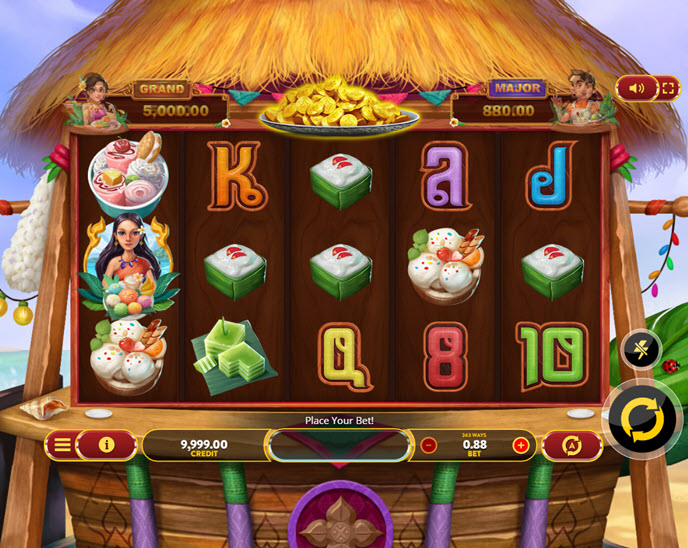Show the game info paytable
The image size is (688, 548).
pos(106,445)
